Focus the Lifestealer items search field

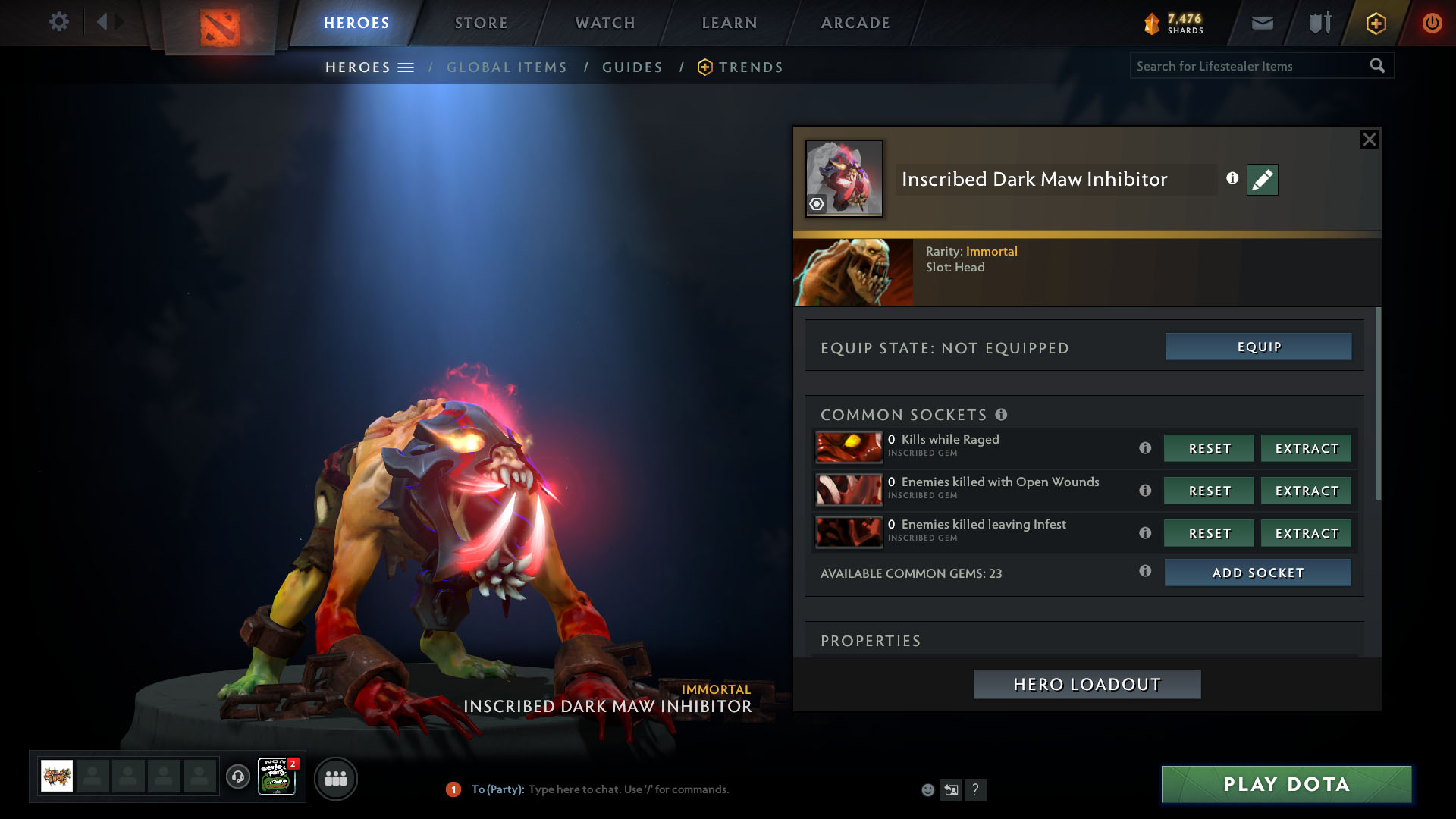(x=1247, y=66)
